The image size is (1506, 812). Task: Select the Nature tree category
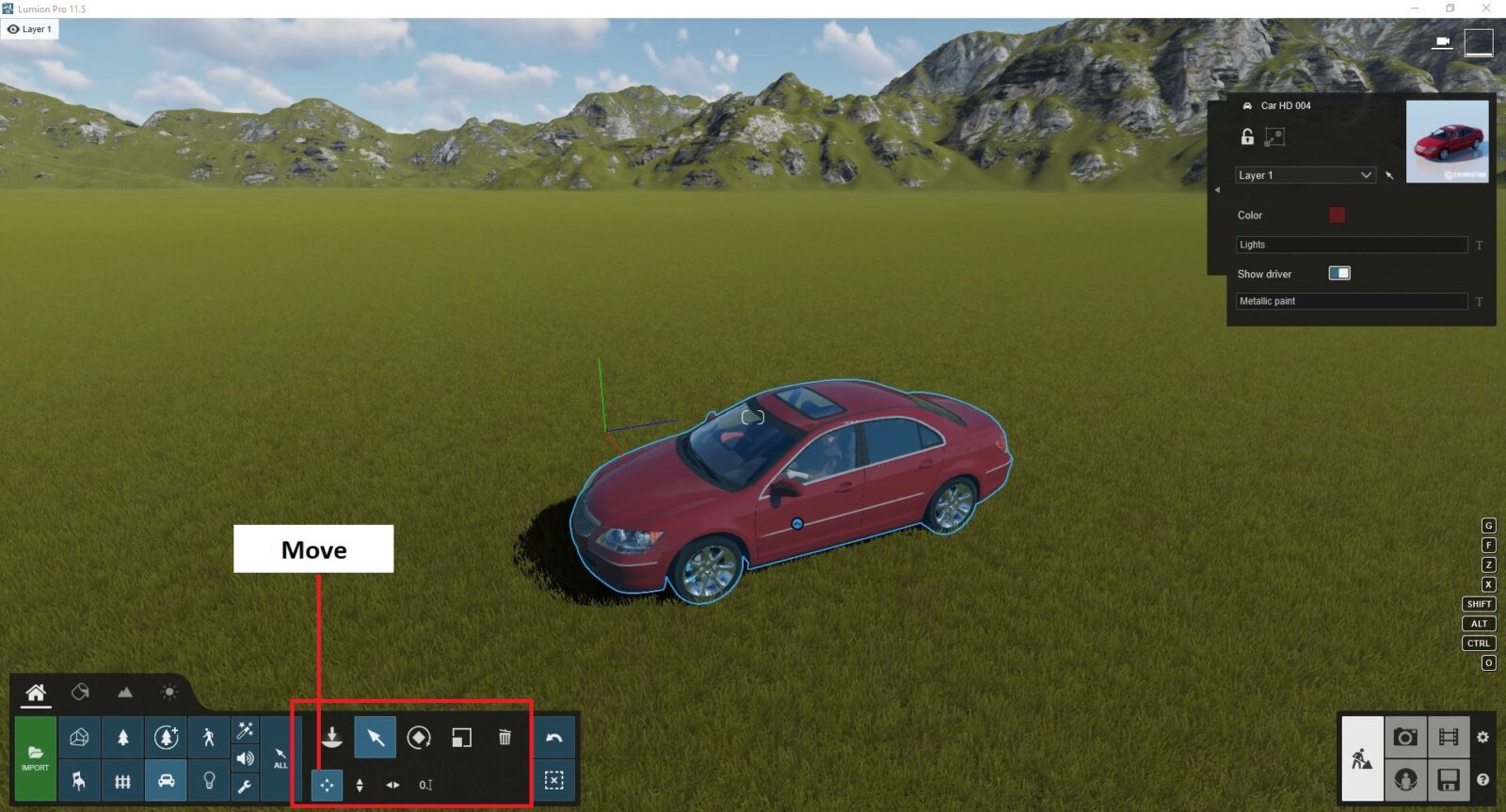122,738
